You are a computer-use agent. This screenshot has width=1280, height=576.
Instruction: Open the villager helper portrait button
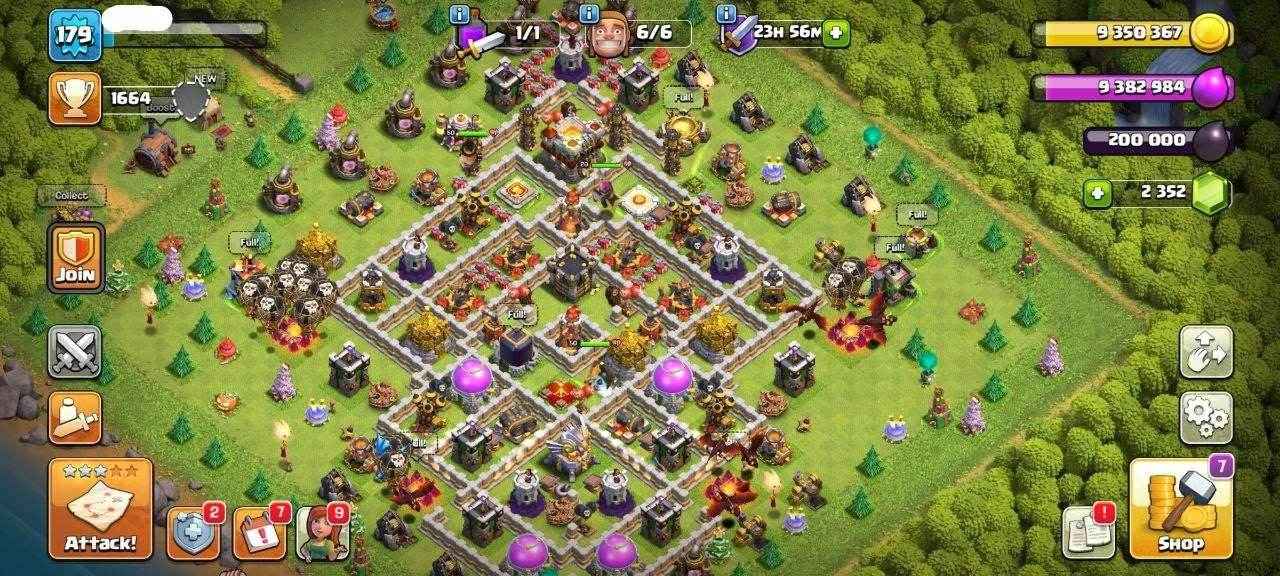click(323, 532)
